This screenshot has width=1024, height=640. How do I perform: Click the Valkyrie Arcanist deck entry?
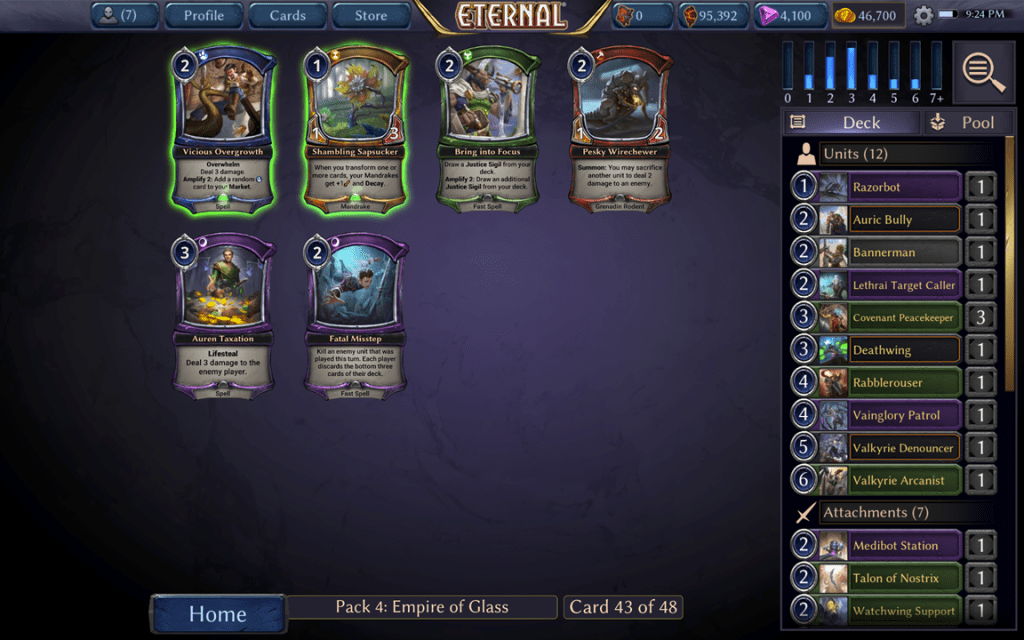click(877, 480)
